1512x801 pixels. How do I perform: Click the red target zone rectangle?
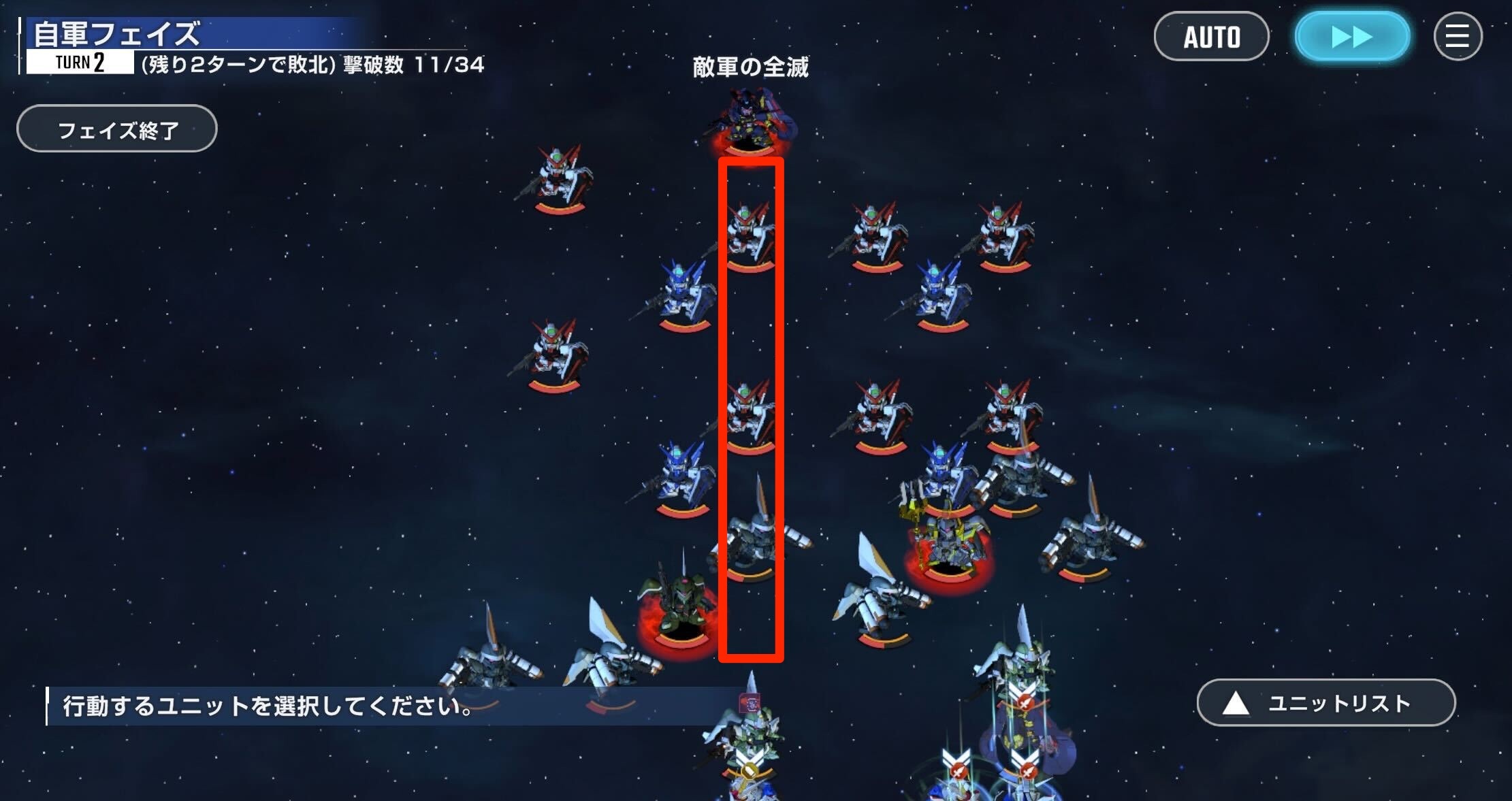(751, 408)
